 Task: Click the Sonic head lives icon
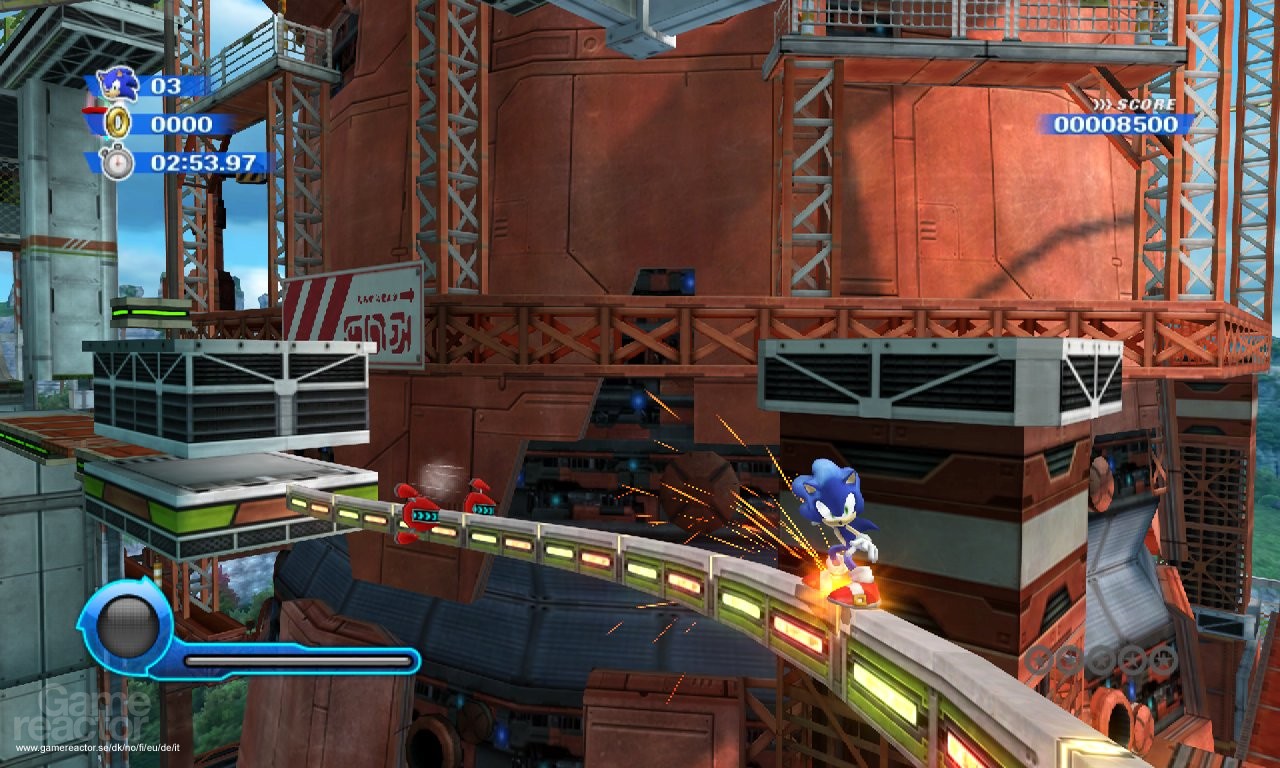[116, 84]
